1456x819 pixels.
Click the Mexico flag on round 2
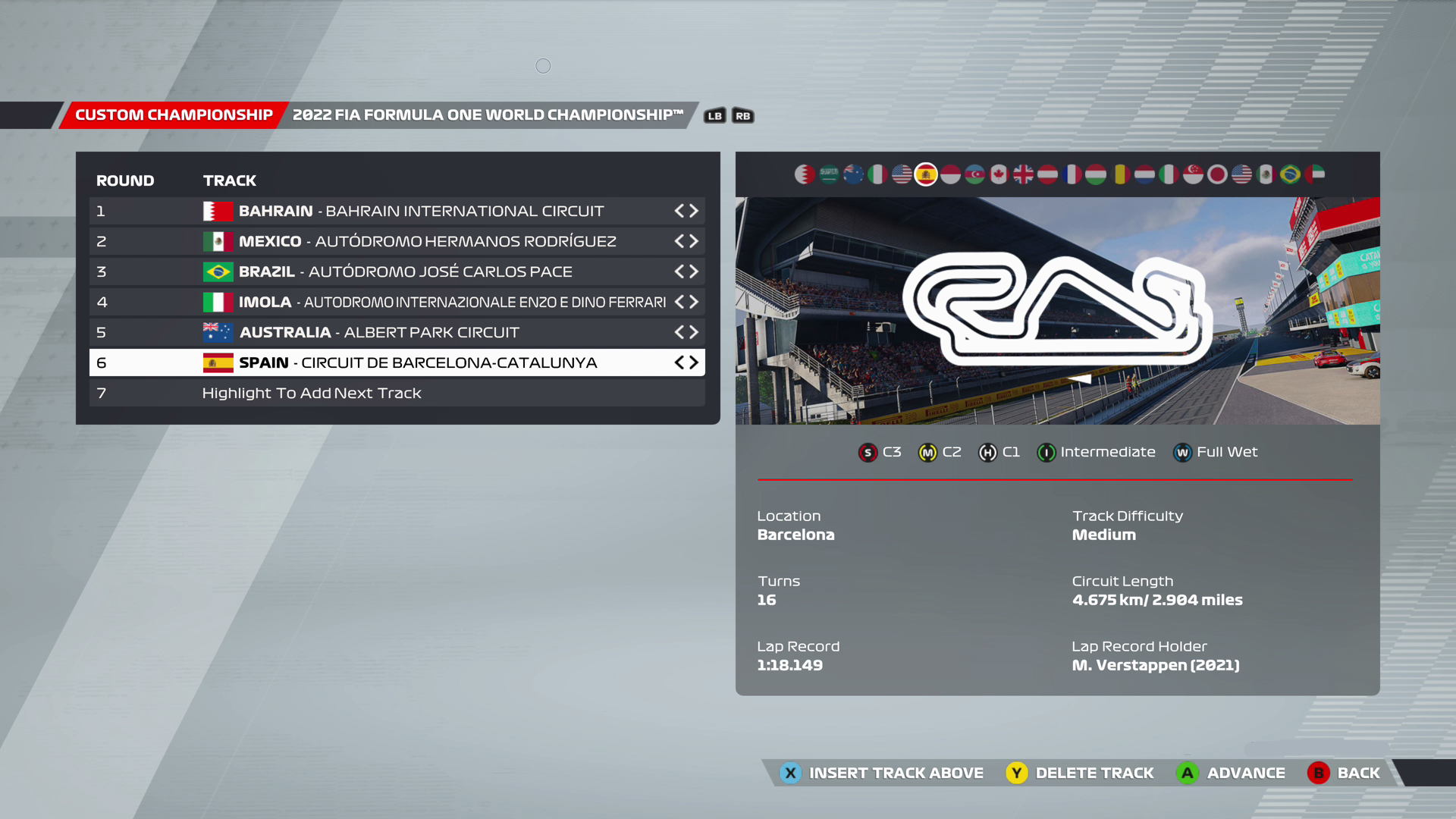point(218,241)
